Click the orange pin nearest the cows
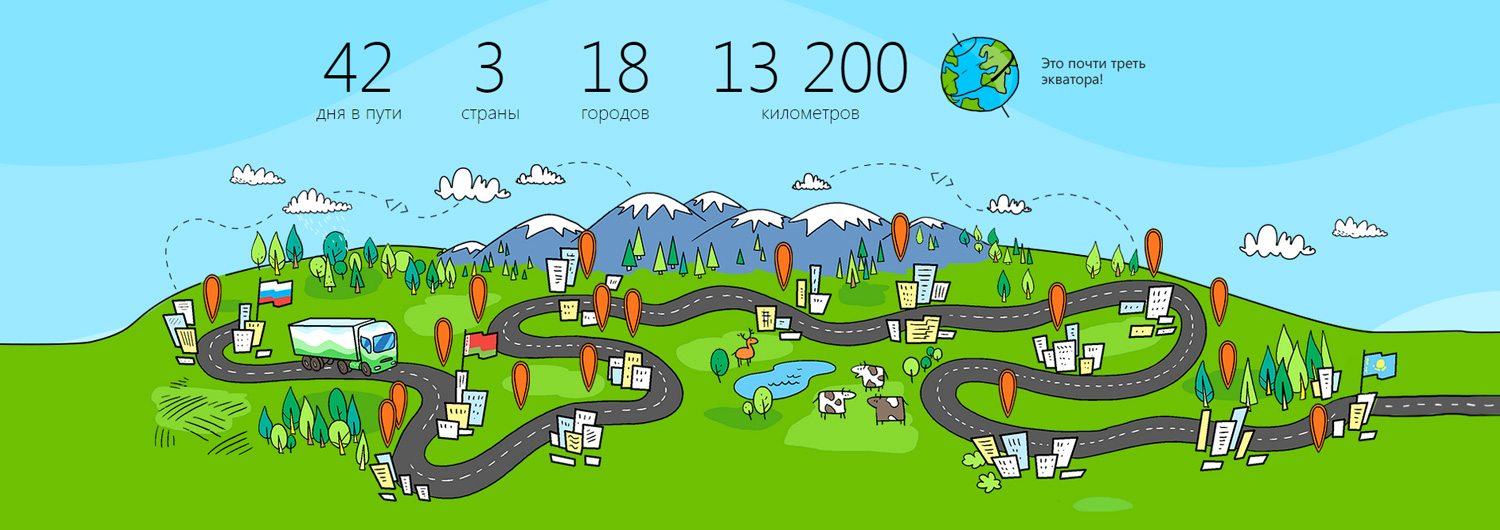 click(1007, 388)
